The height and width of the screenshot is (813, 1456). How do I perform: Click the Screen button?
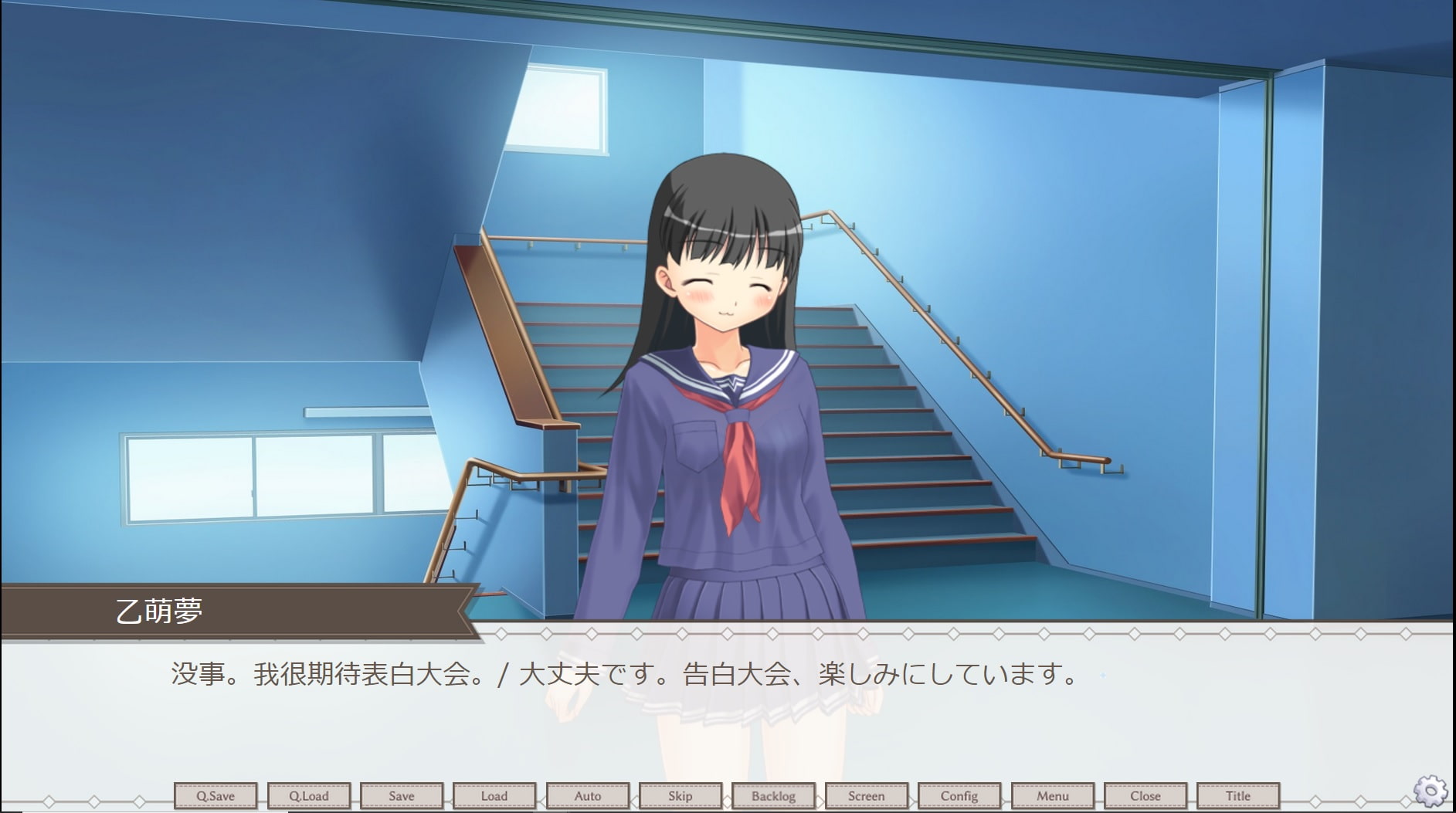pyautogui.click(x=867, y=795)
